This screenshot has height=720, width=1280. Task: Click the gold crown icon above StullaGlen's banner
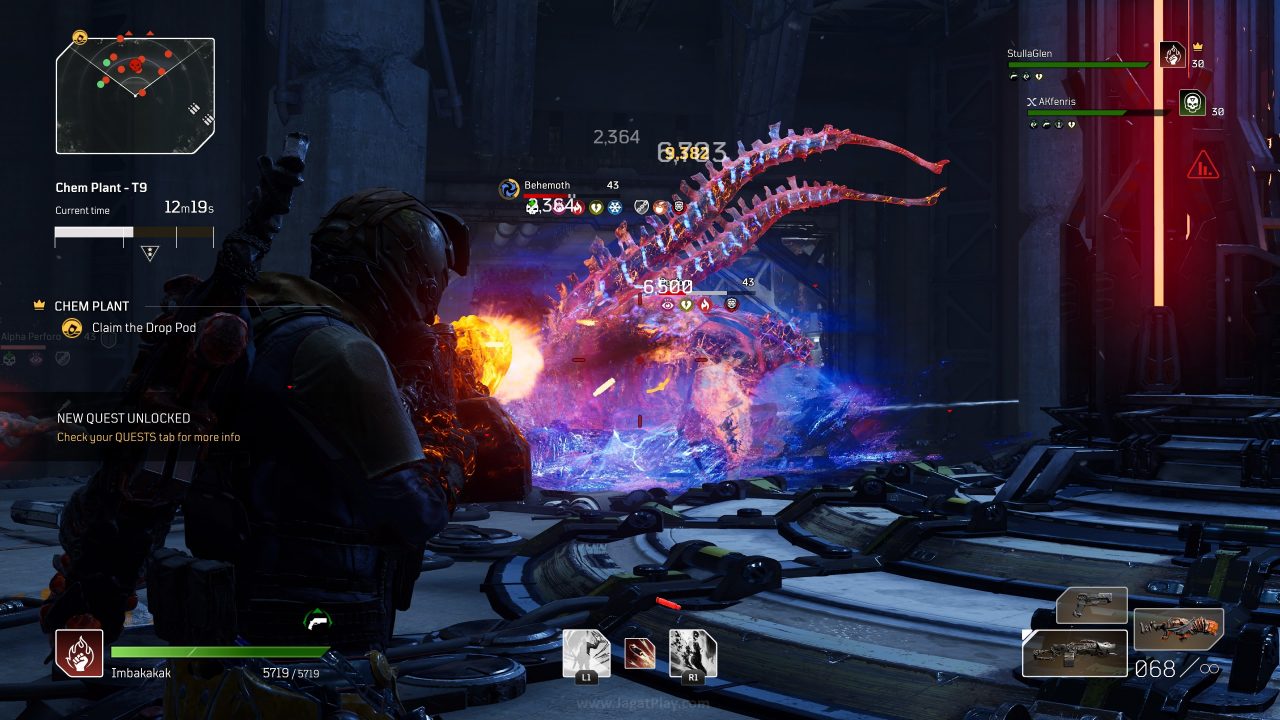tap(1197, 46)
